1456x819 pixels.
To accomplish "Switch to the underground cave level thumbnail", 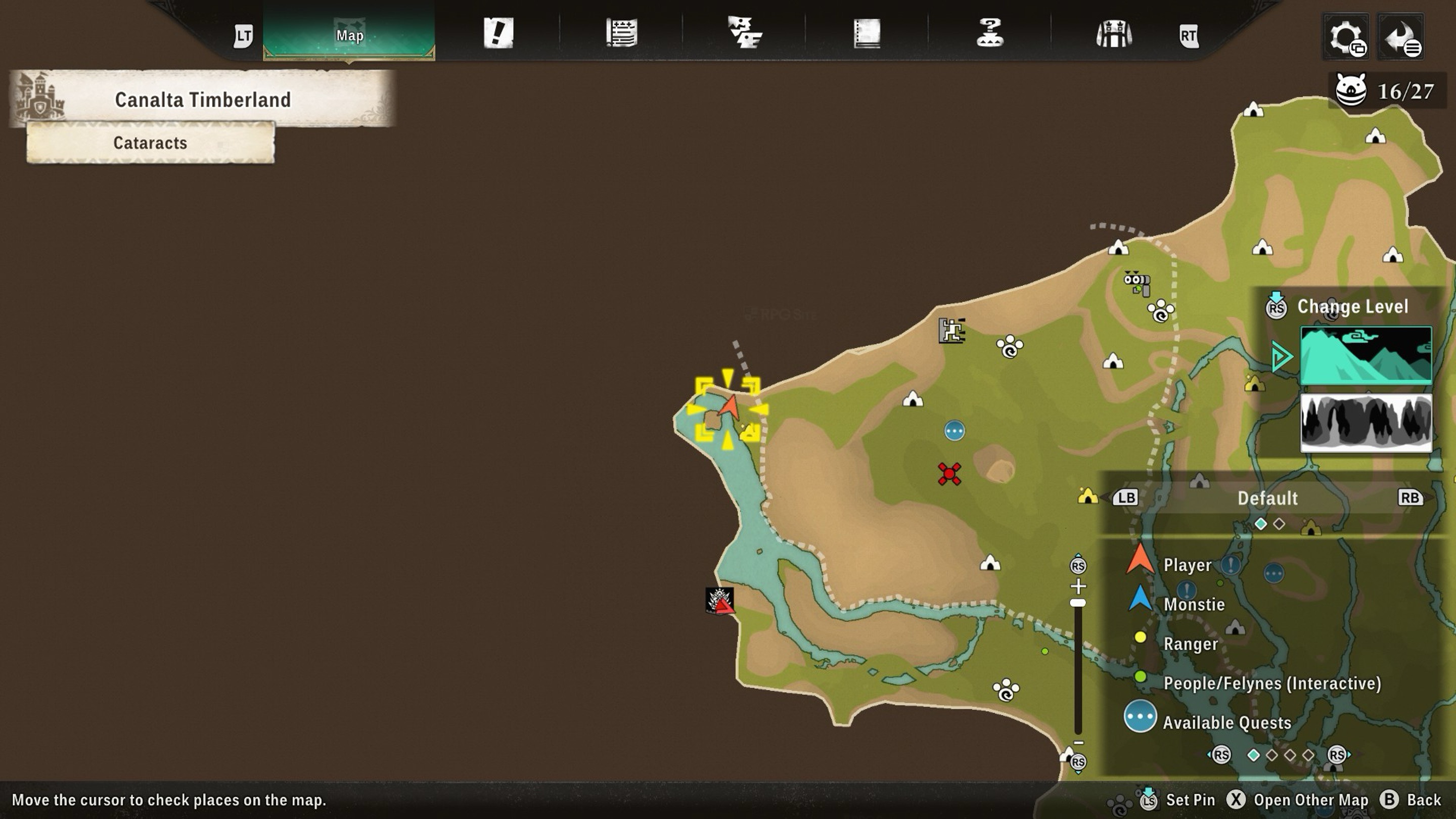I will tap(1366, 423).
